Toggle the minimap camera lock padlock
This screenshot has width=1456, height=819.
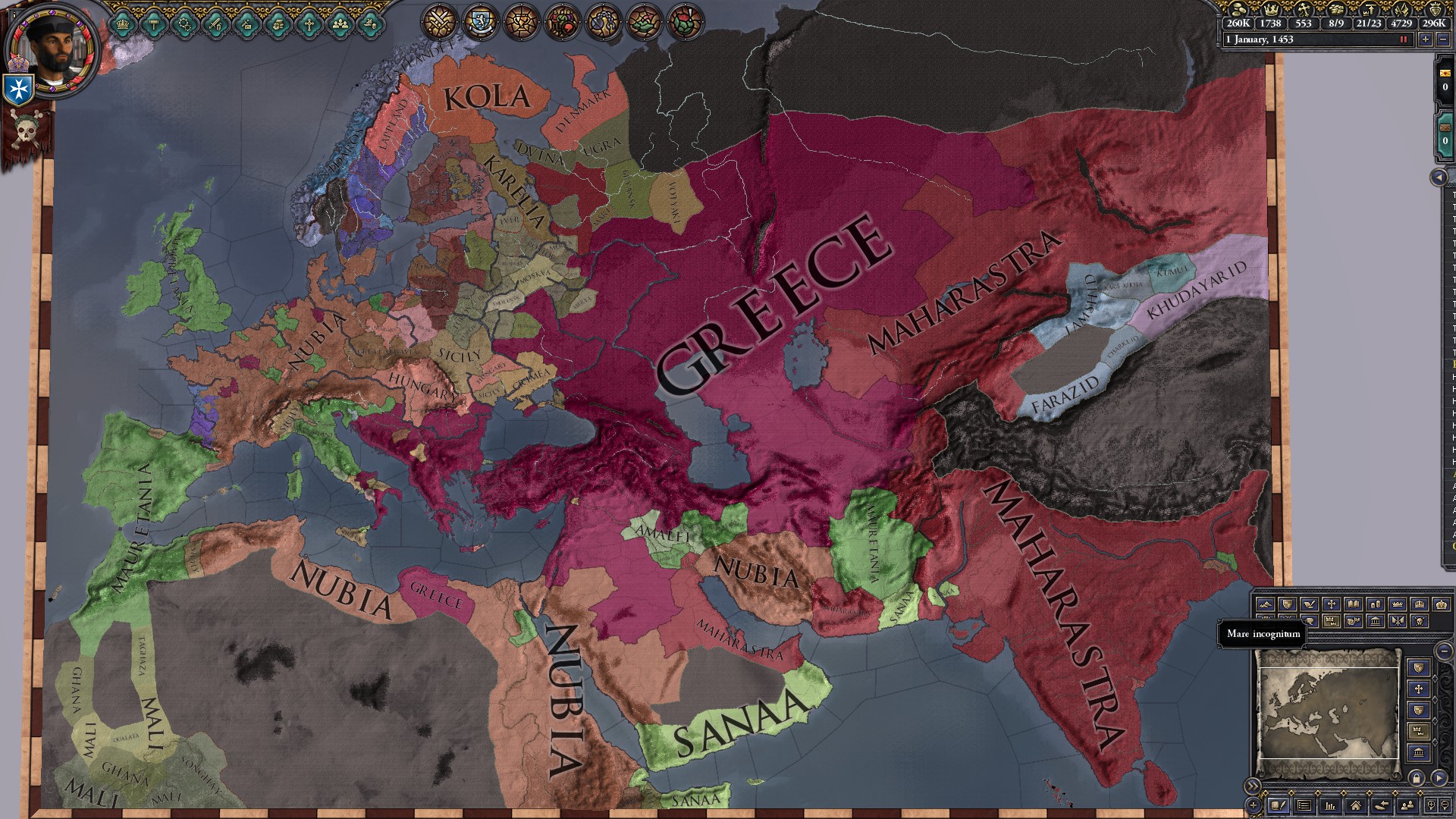coord(1417,778)
